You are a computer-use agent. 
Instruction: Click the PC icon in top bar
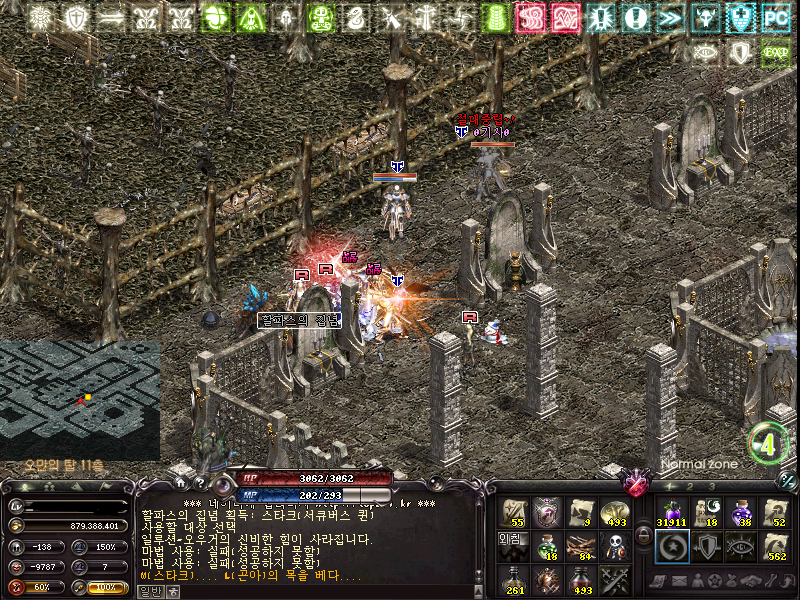[775, 17]
